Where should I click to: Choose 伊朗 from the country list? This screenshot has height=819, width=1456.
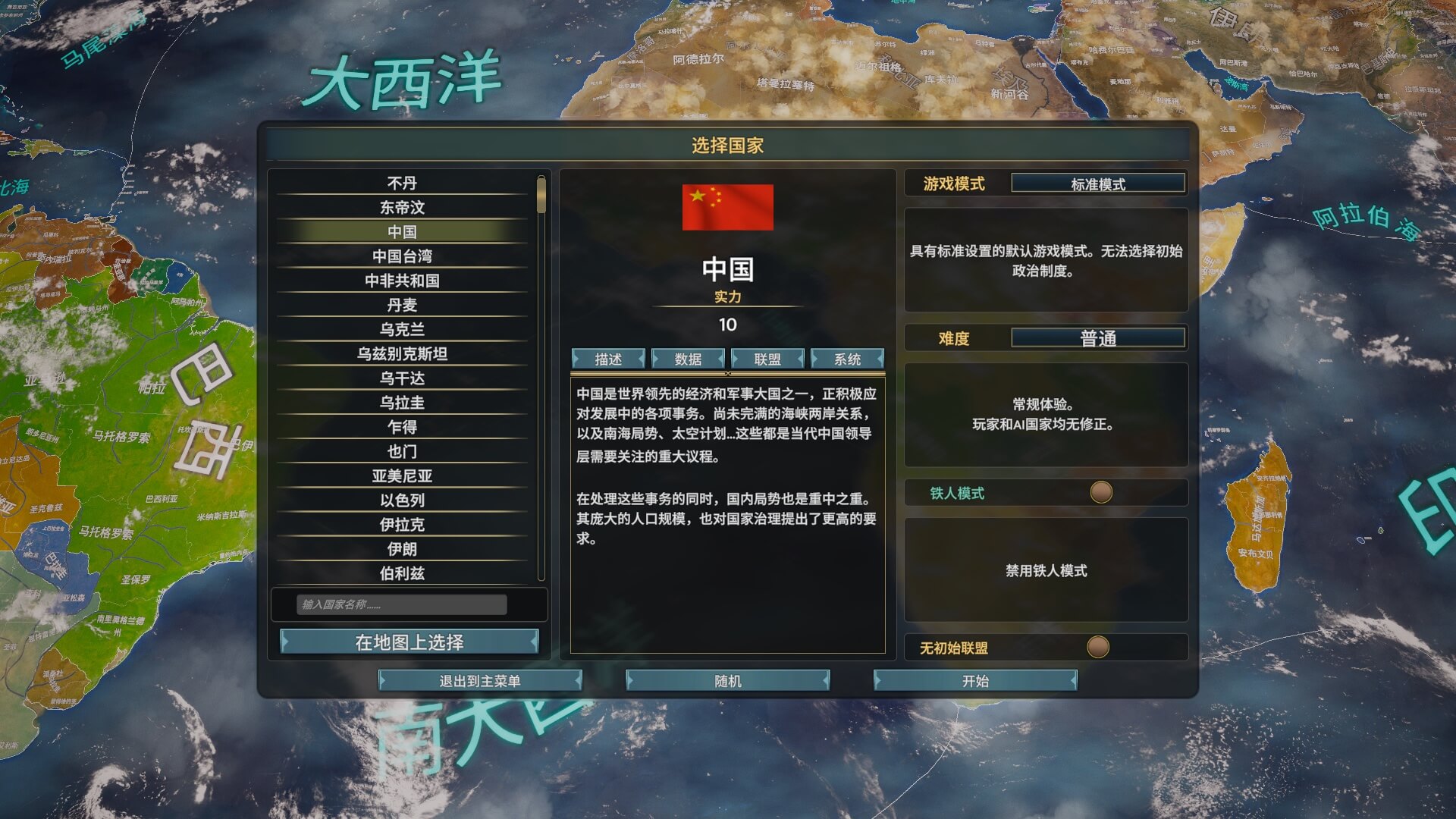coord(402,549)
